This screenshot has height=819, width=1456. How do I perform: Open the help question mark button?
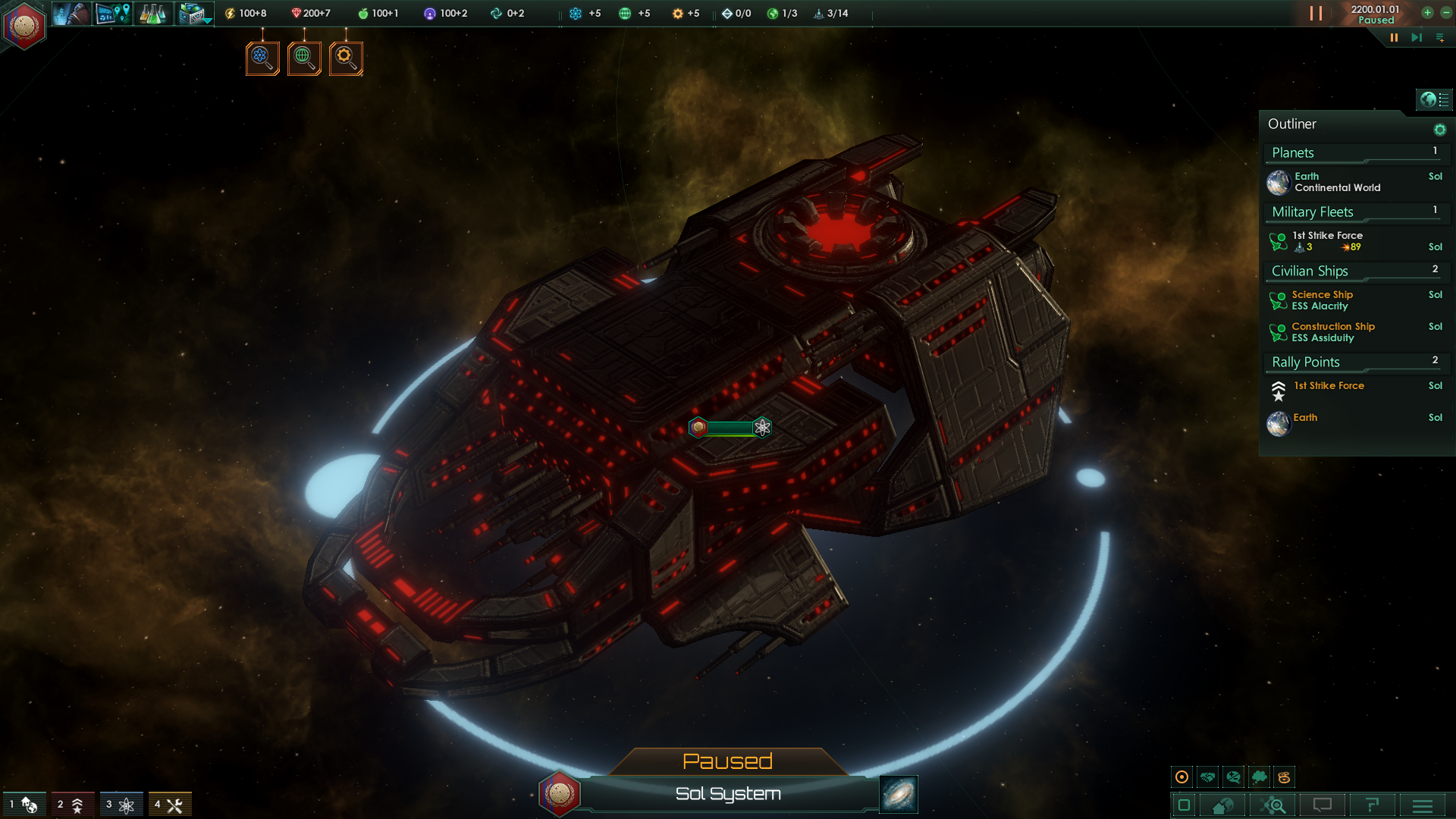point(1372,805)
